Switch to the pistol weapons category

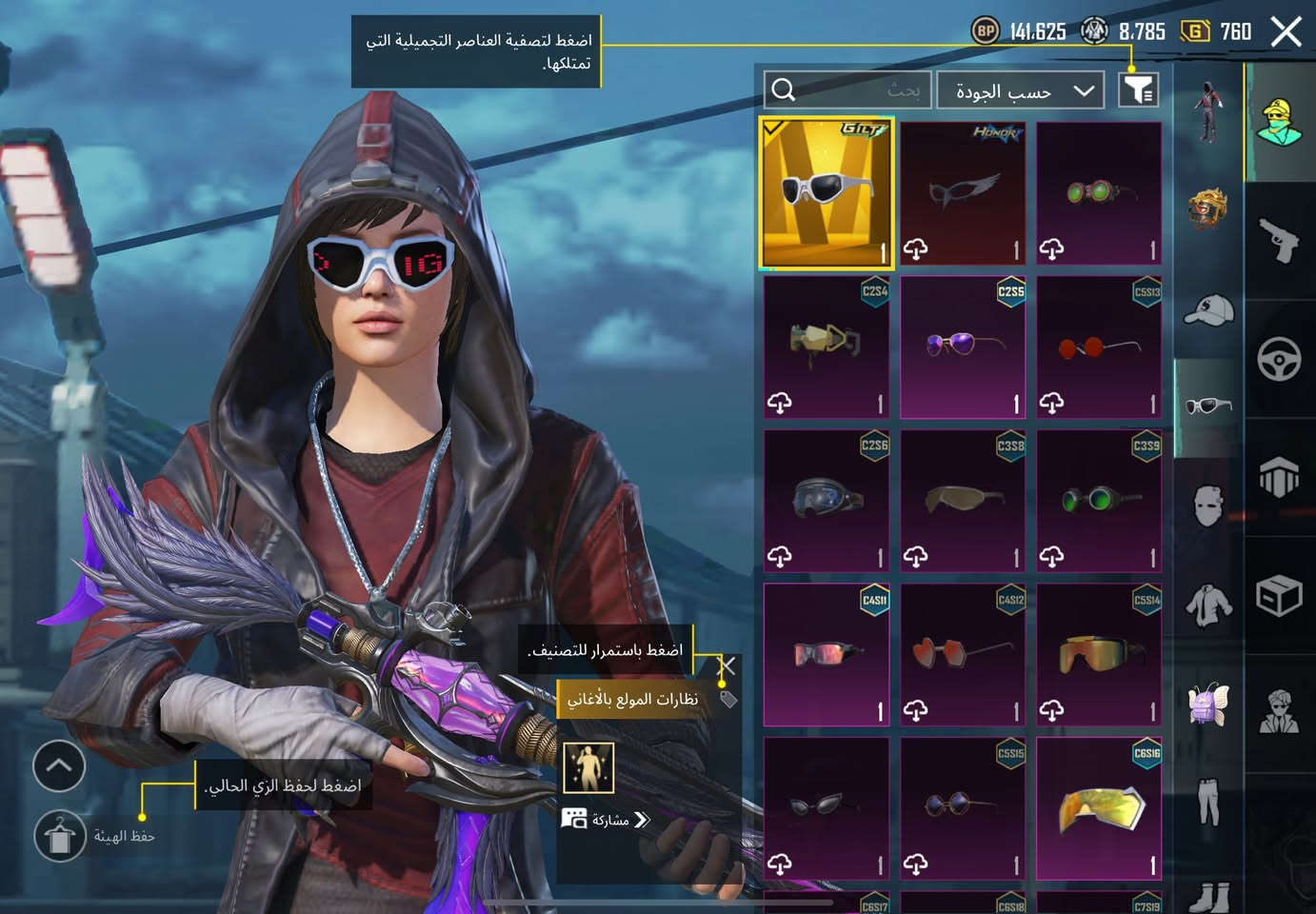(1279, 239)
